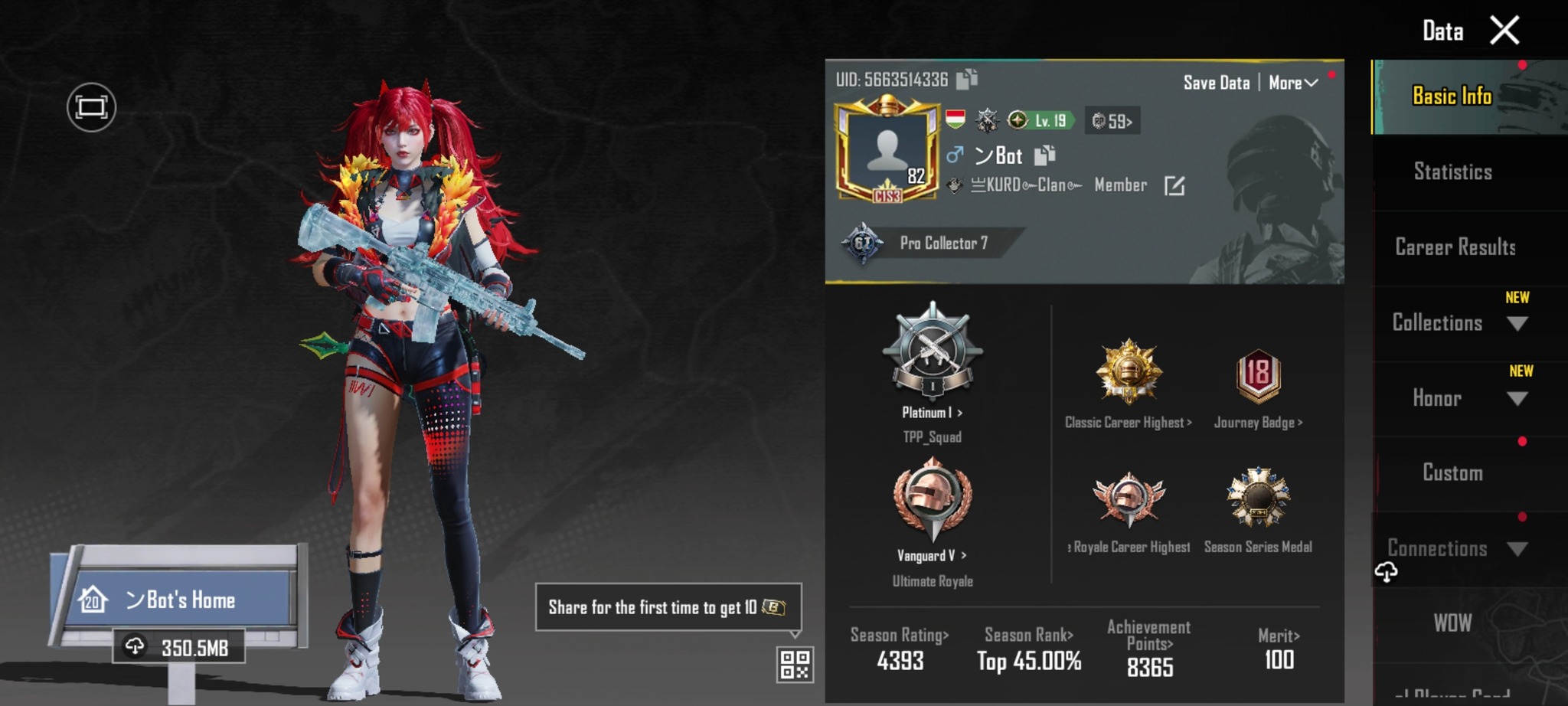Open the More dropdown
1568x706 pixels.
[1292, 83]
